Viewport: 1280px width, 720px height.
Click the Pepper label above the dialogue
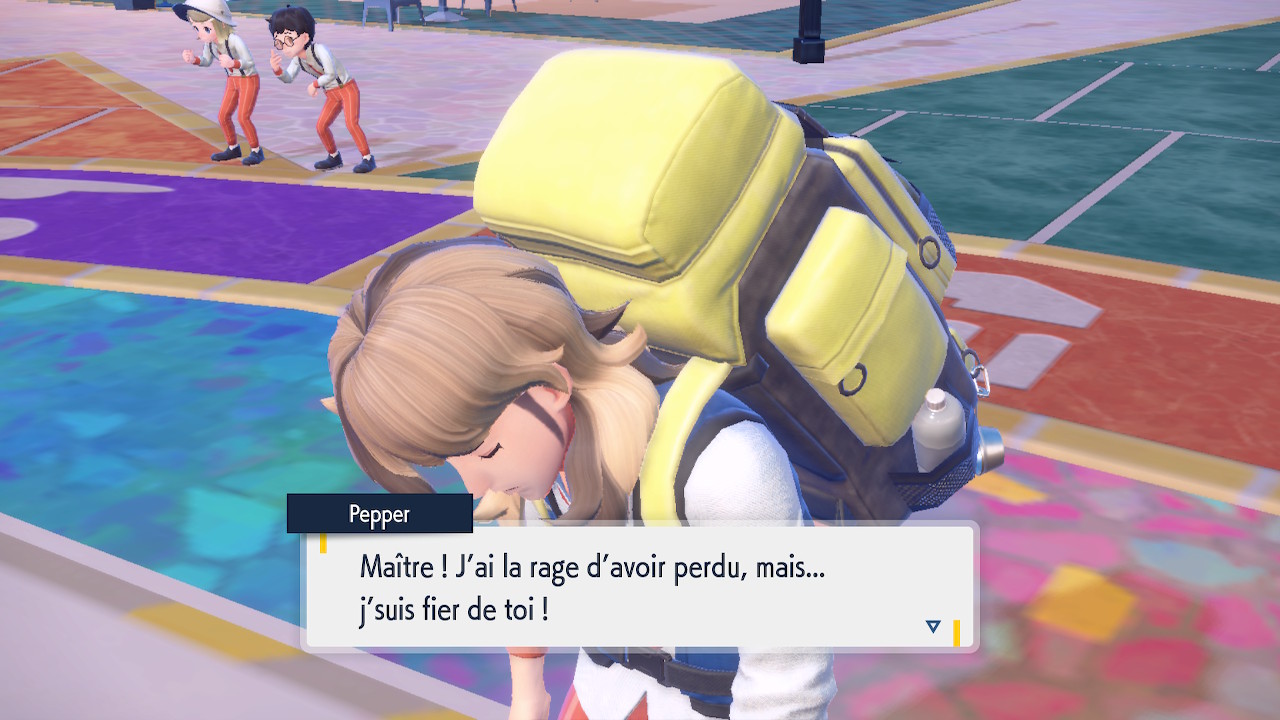tap(380, 514)
